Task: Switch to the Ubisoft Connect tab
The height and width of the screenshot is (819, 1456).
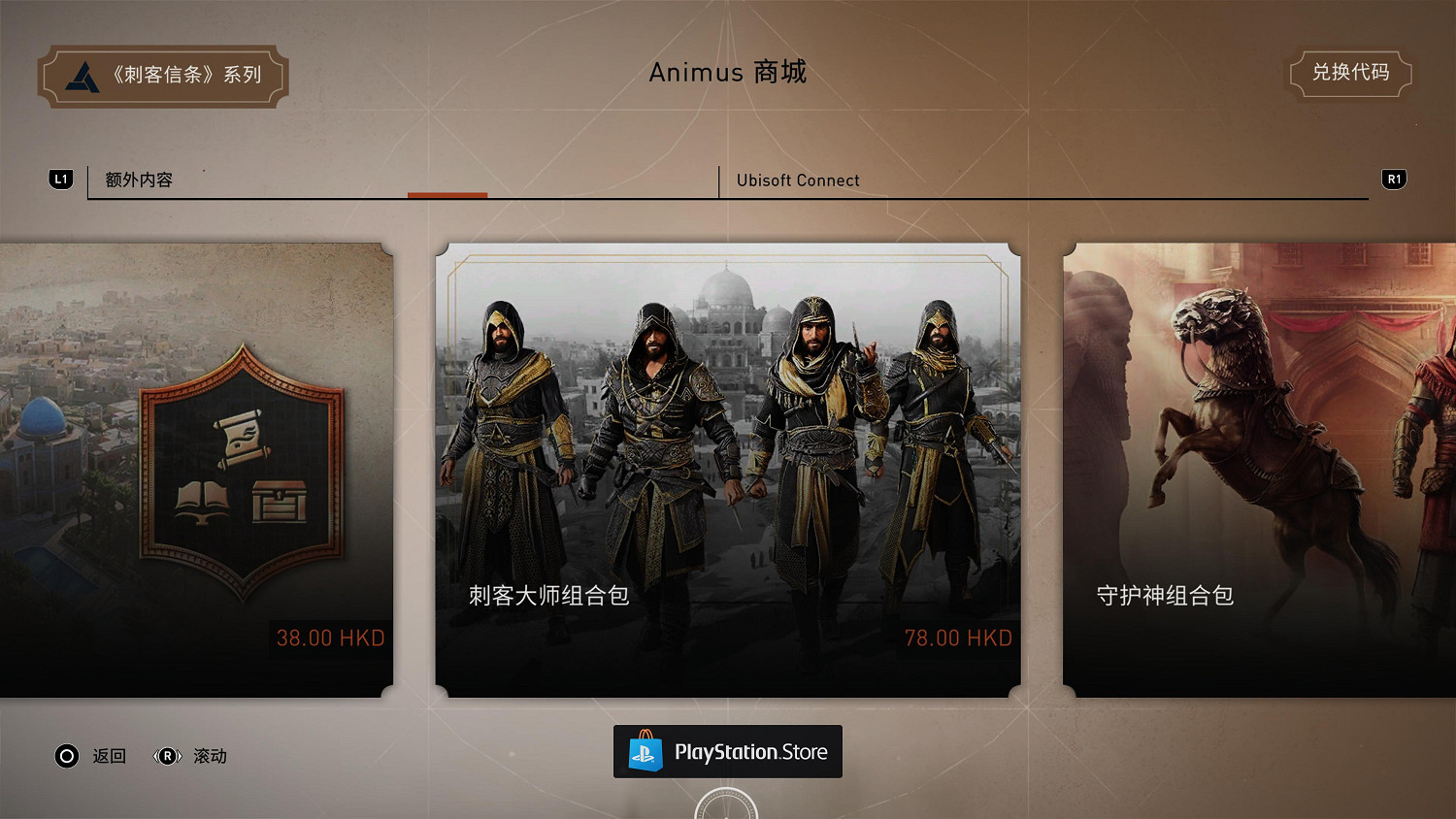Action: (x=798, y=180)
